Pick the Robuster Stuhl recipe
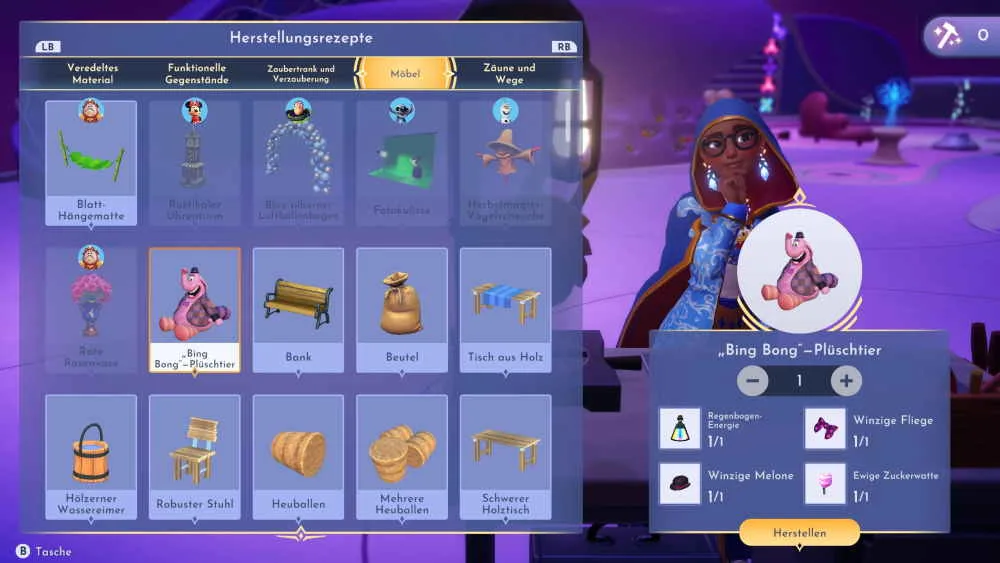Viewport: 1000px width, 563px height. (194, 456)
